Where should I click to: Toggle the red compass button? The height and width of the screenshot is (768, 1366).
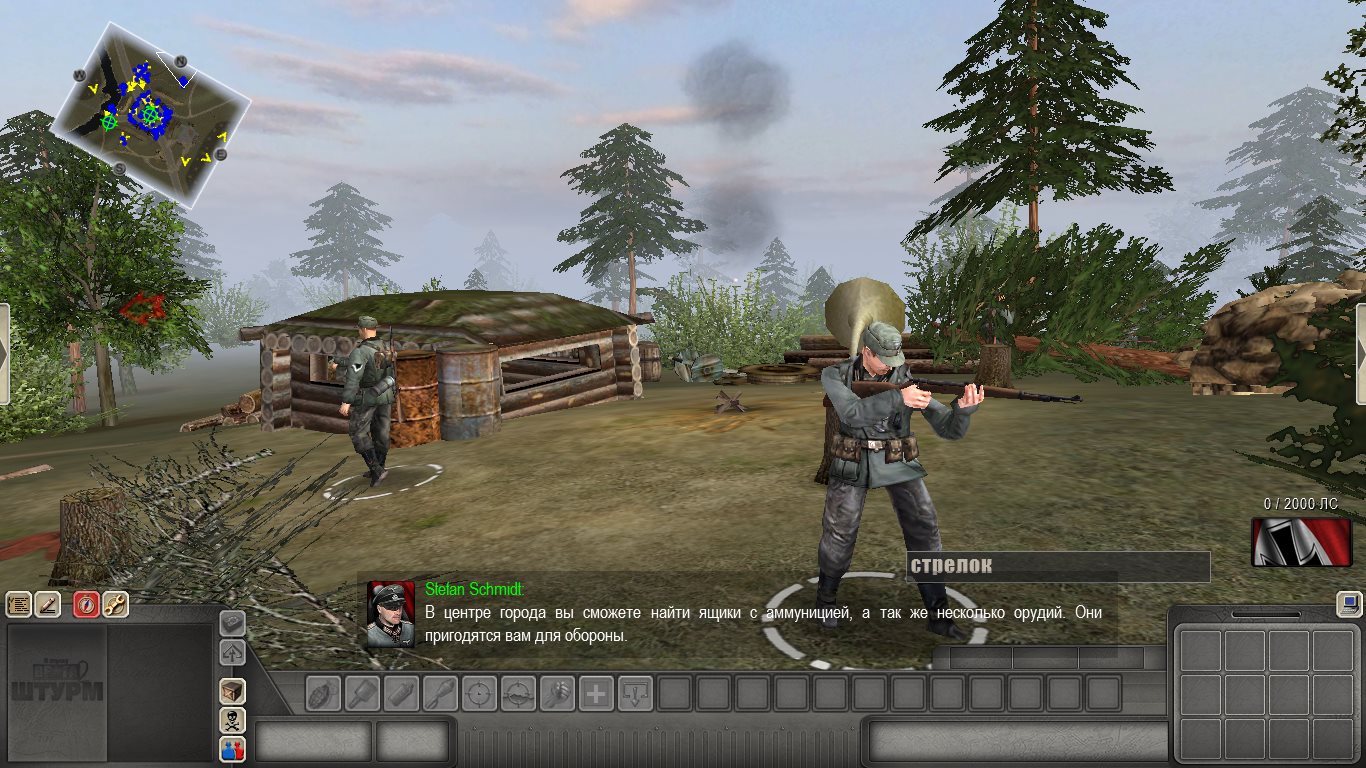click(x=87, y=604)
